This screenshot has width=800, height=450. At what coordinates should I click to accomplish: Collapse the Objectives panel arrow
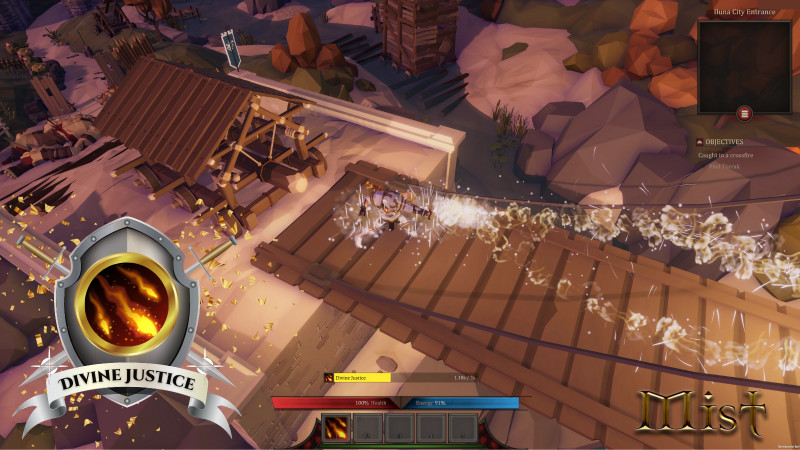click(x=700, y=142)
